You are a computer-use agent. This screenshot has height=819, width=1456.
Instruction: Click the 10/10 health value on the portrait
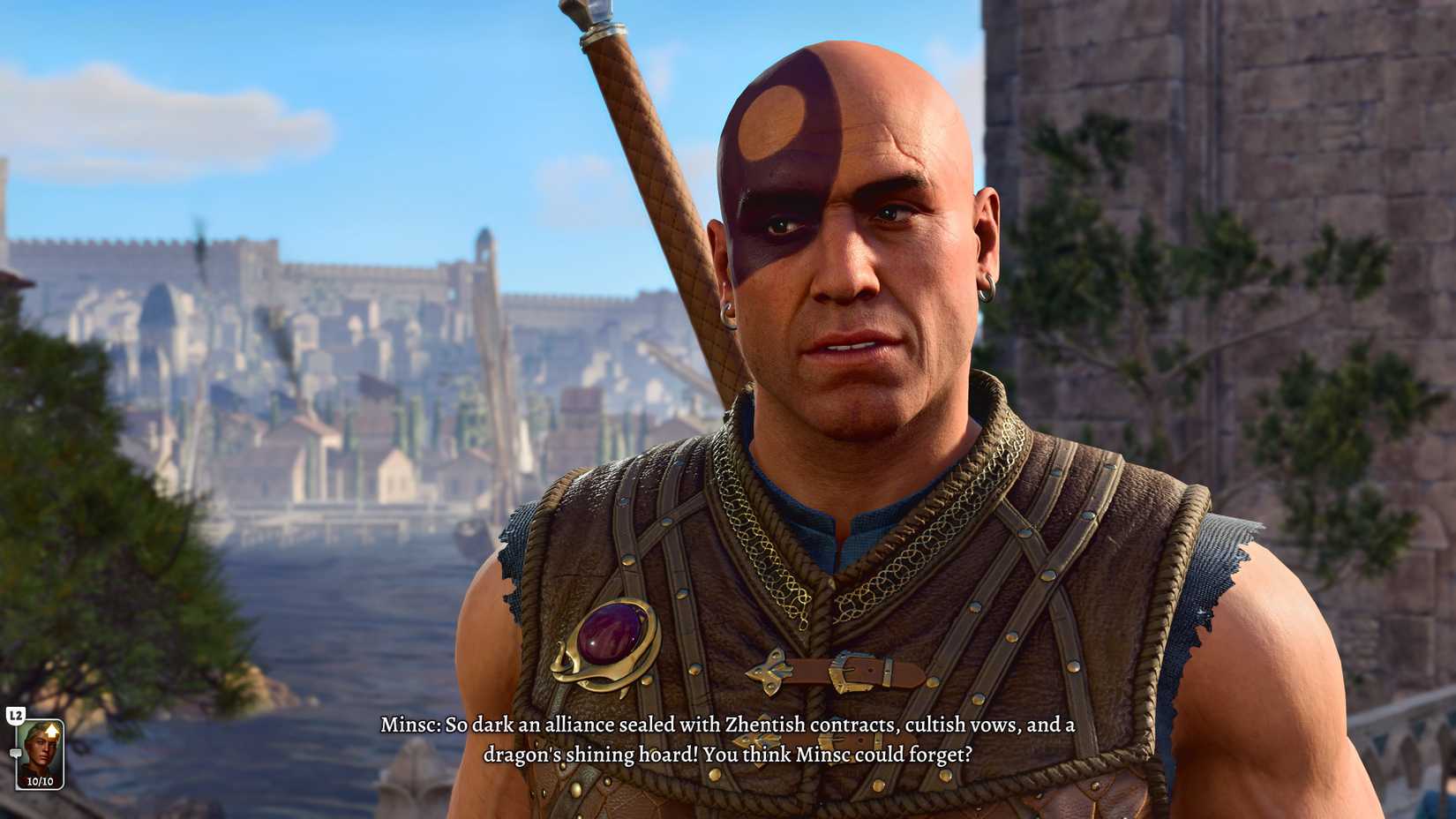point(40,781)
